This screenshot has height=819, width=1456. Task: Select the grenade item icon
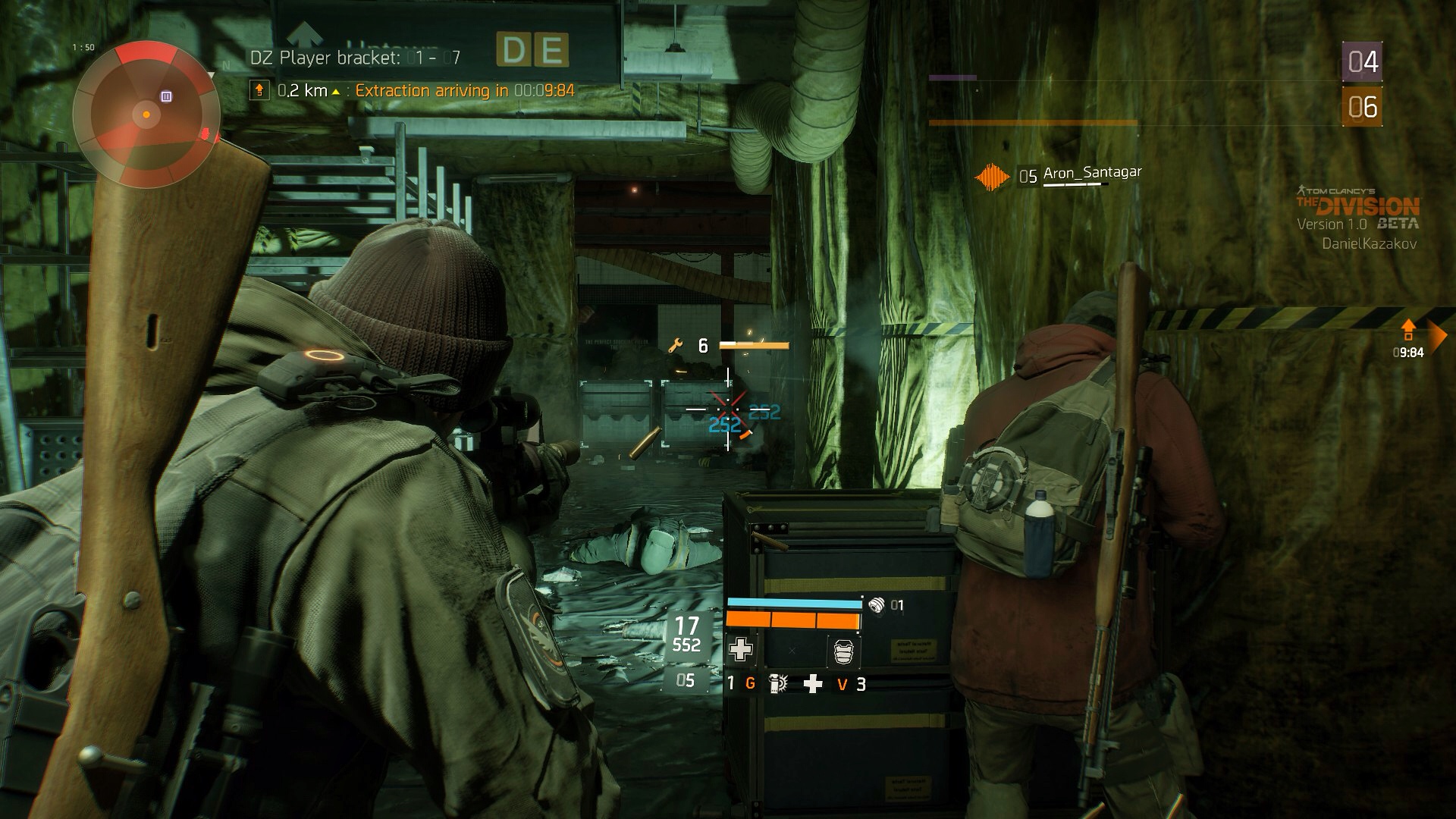coord(777,684)
